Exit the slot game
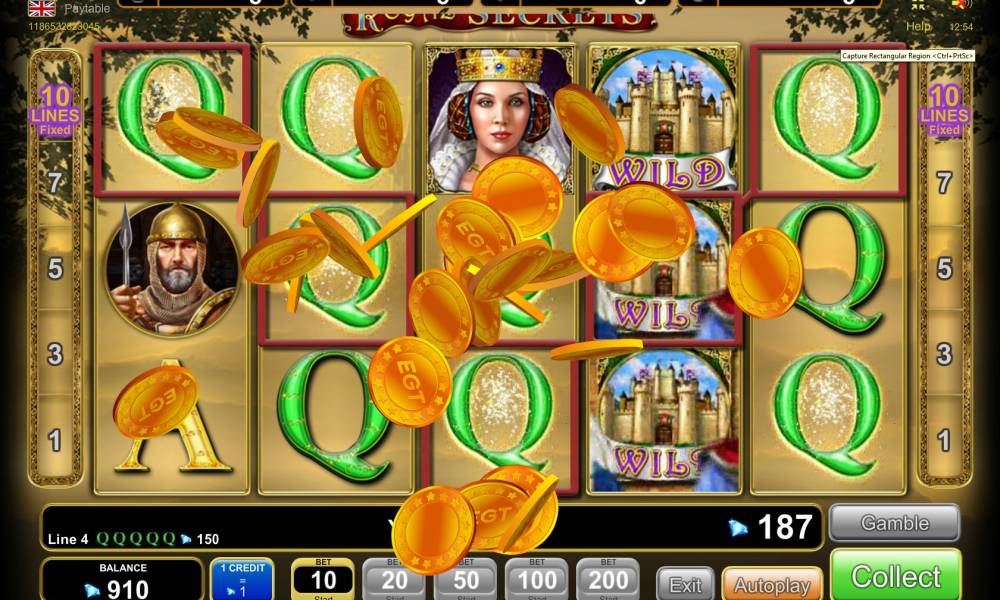This screenshot has height=600, width=1000. (685, 584)
